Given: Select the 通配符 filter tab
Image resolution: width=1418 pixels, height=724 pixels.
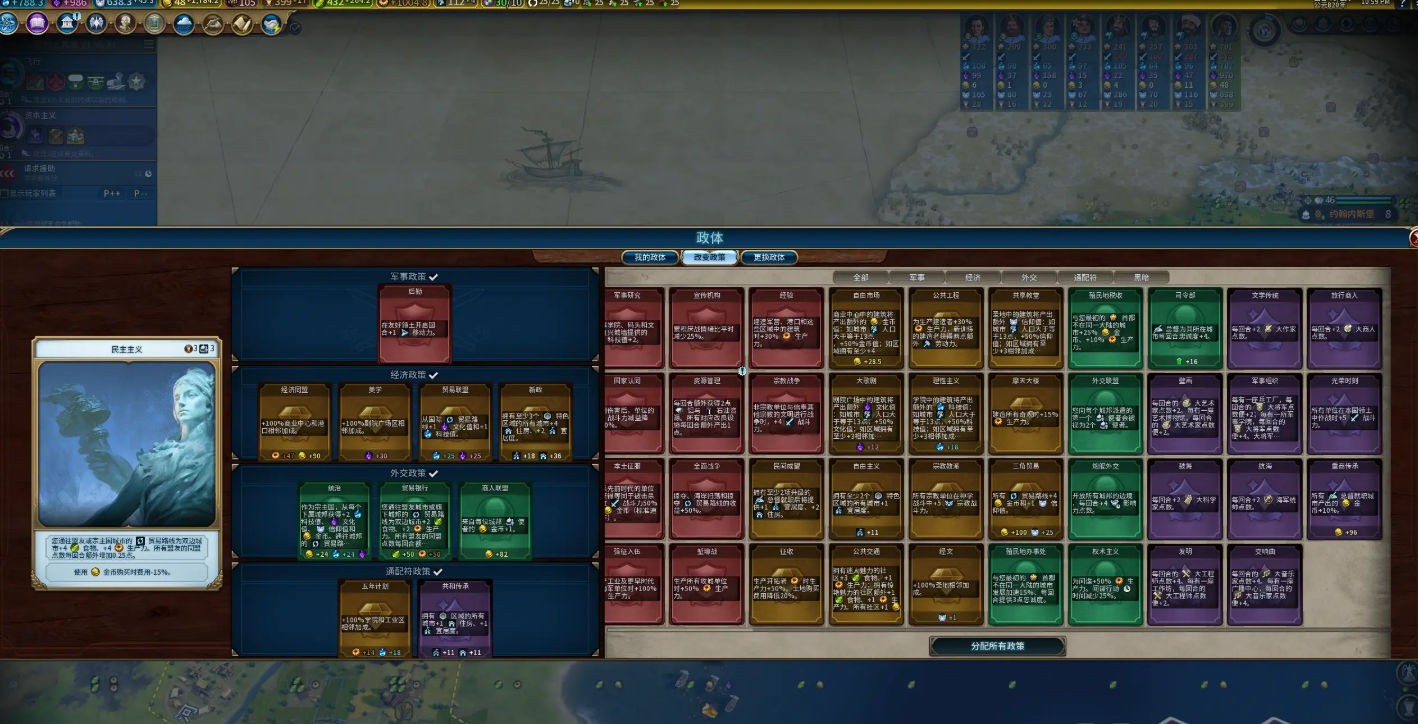Looking at the screenshot, I should coord(1084,277).
